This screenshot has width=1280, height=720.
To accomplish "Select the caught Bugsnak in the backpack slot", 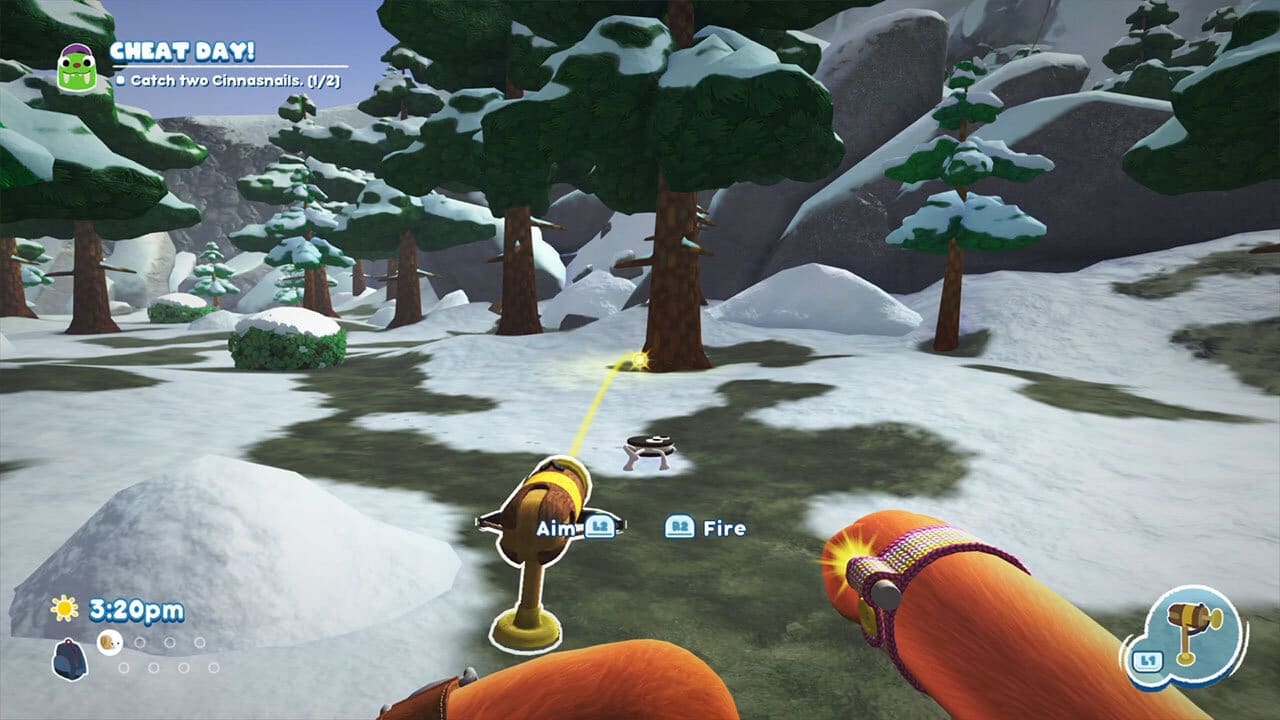I will [110, 642].
